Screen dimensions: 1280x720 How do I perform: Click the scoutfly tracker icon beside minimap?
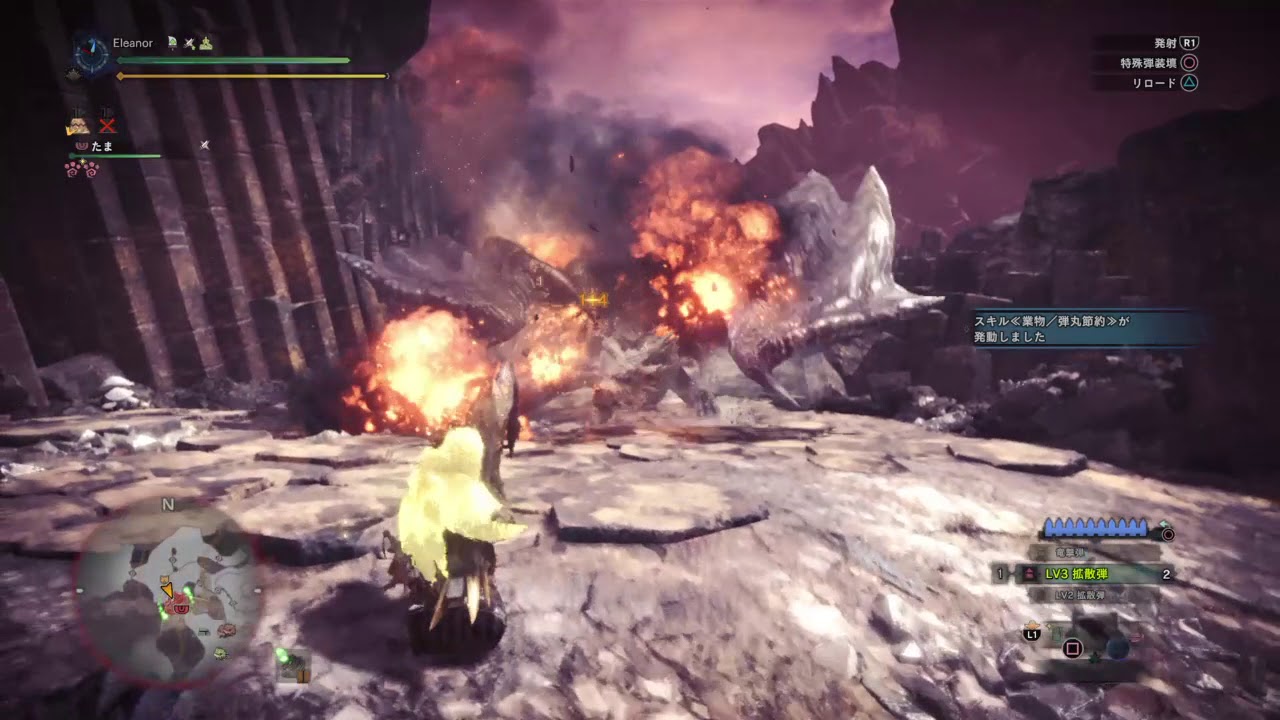click(293, 666)
